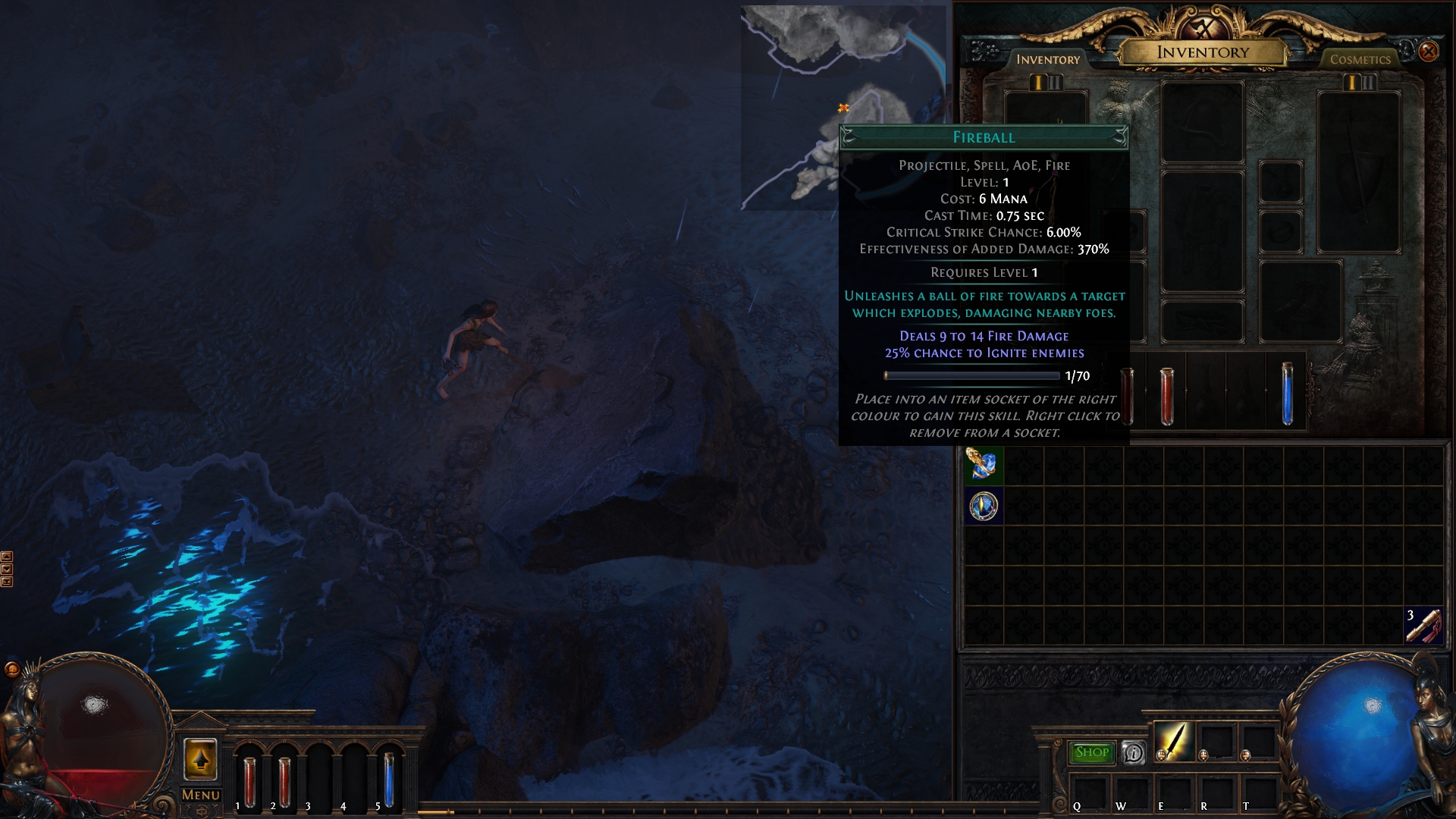The height and width of the screenshot is (819, 1456).
Task: Use the red life flask in slot 1
Action: coord(249,781)
